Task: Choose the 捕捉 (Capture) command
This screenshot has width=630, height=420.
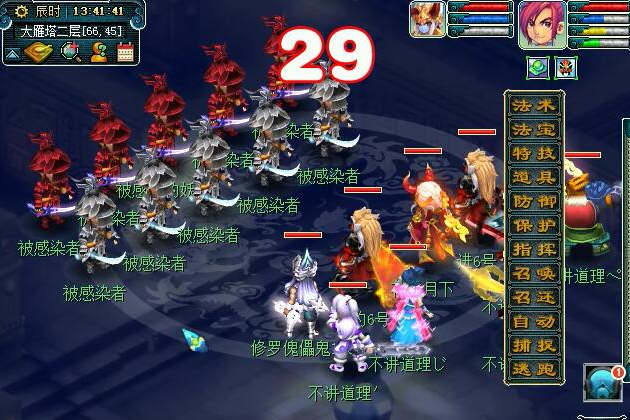Action: (534, 345)
